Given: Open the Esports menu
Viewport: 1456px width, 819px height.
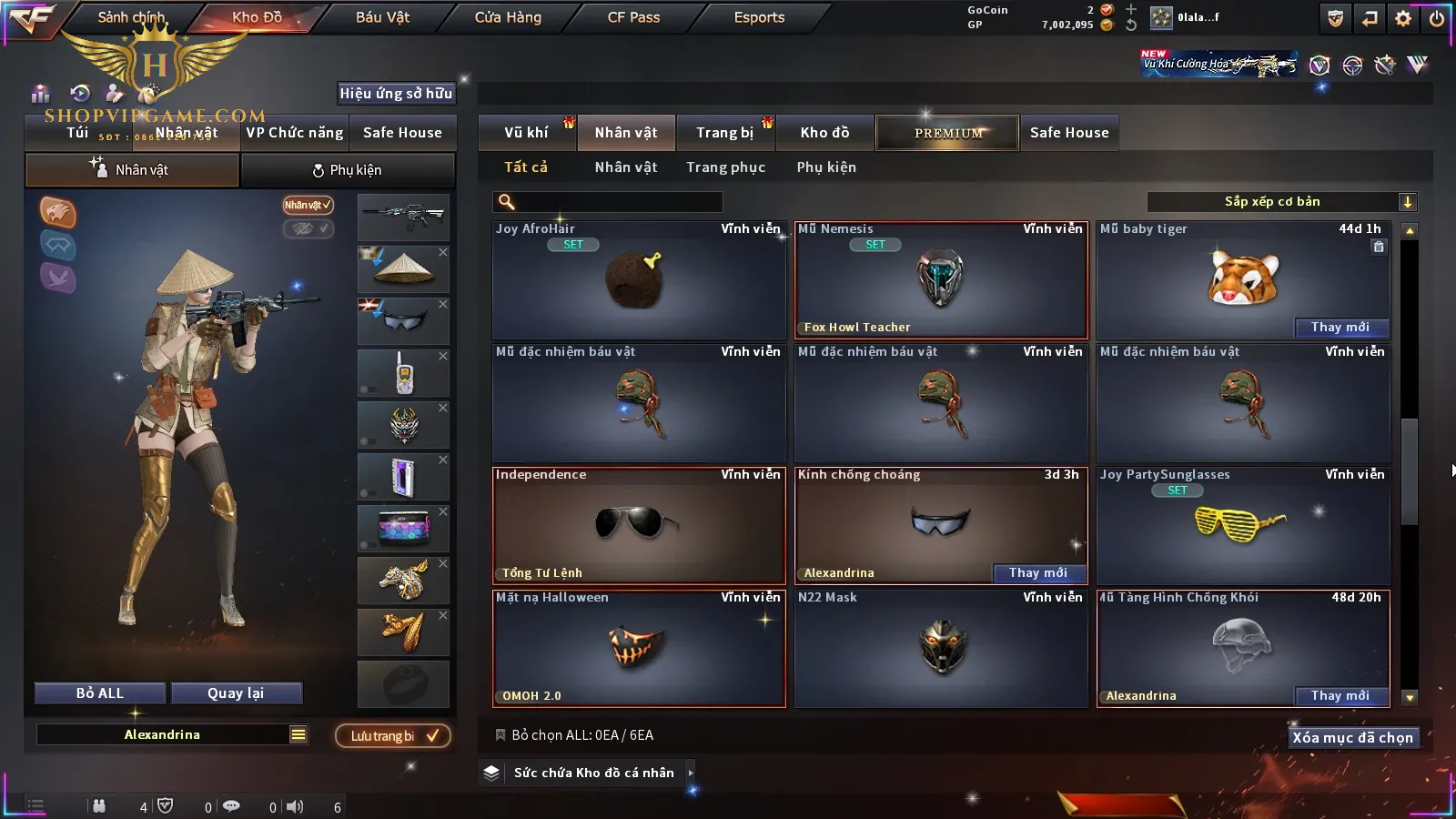Looking at the screenshot, I should tap(759, 17).
